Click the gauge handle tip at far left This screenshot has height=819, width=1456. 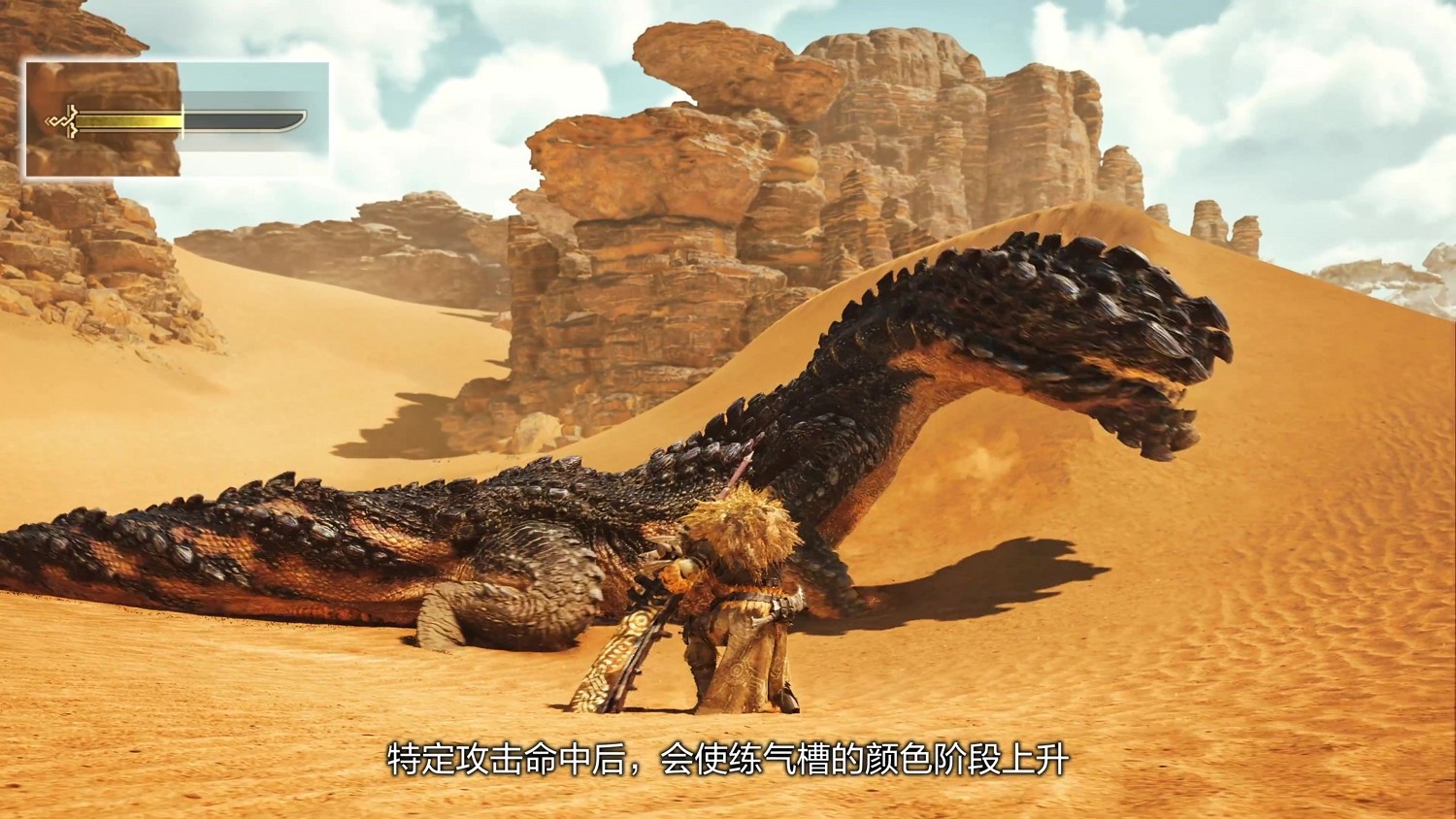(47, 120)
